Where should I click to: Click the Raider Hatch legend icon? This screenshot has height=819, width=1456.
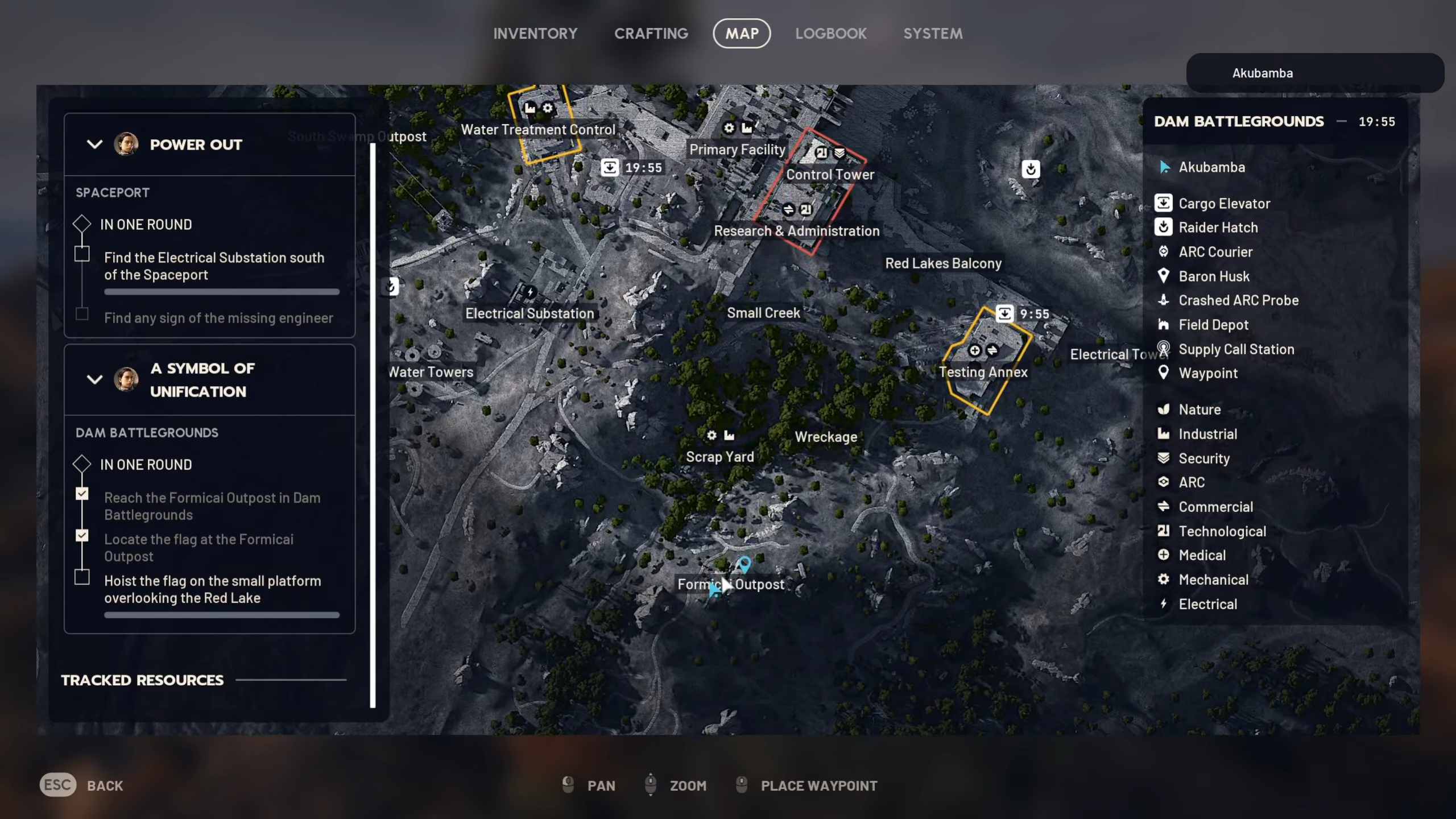[x=1164, y=227]
